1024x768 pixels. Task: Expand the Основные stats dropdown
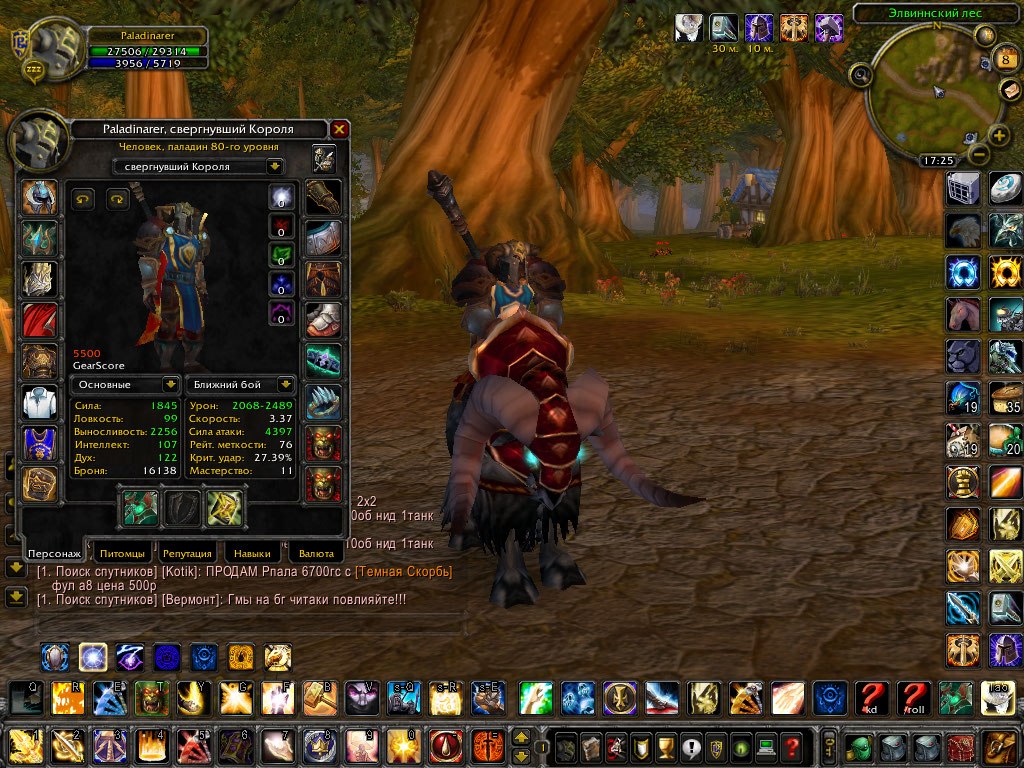click(126, 384)
